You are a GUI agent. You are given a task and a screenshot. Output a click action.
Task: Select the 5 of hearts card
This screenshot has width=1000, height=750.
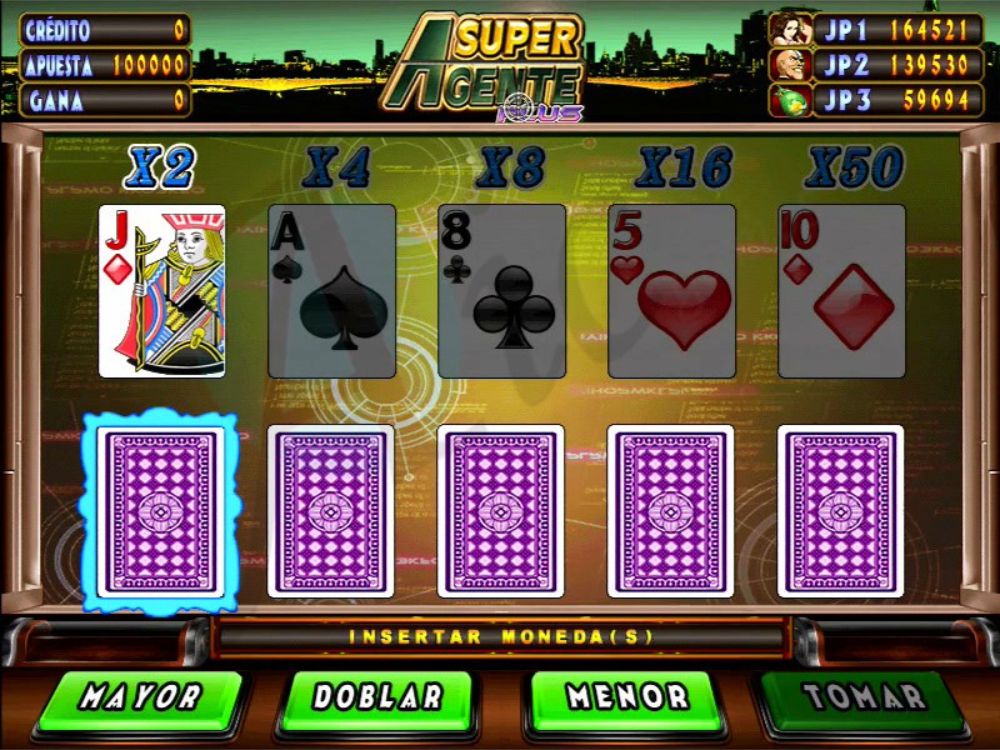click(x=672, y=291)
